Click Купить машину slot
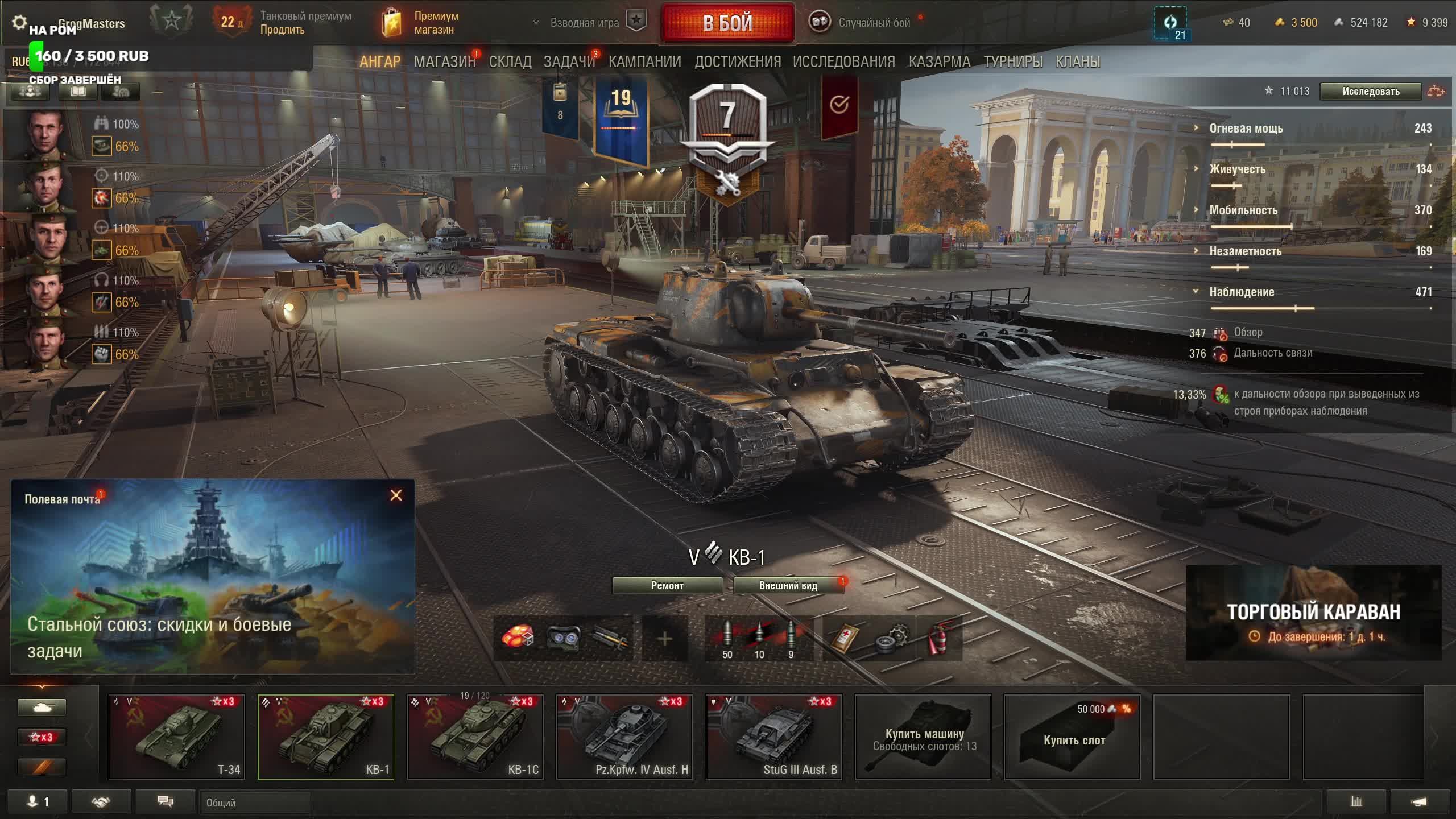Screen dimensions: 1456x819 tap(923, 737)
